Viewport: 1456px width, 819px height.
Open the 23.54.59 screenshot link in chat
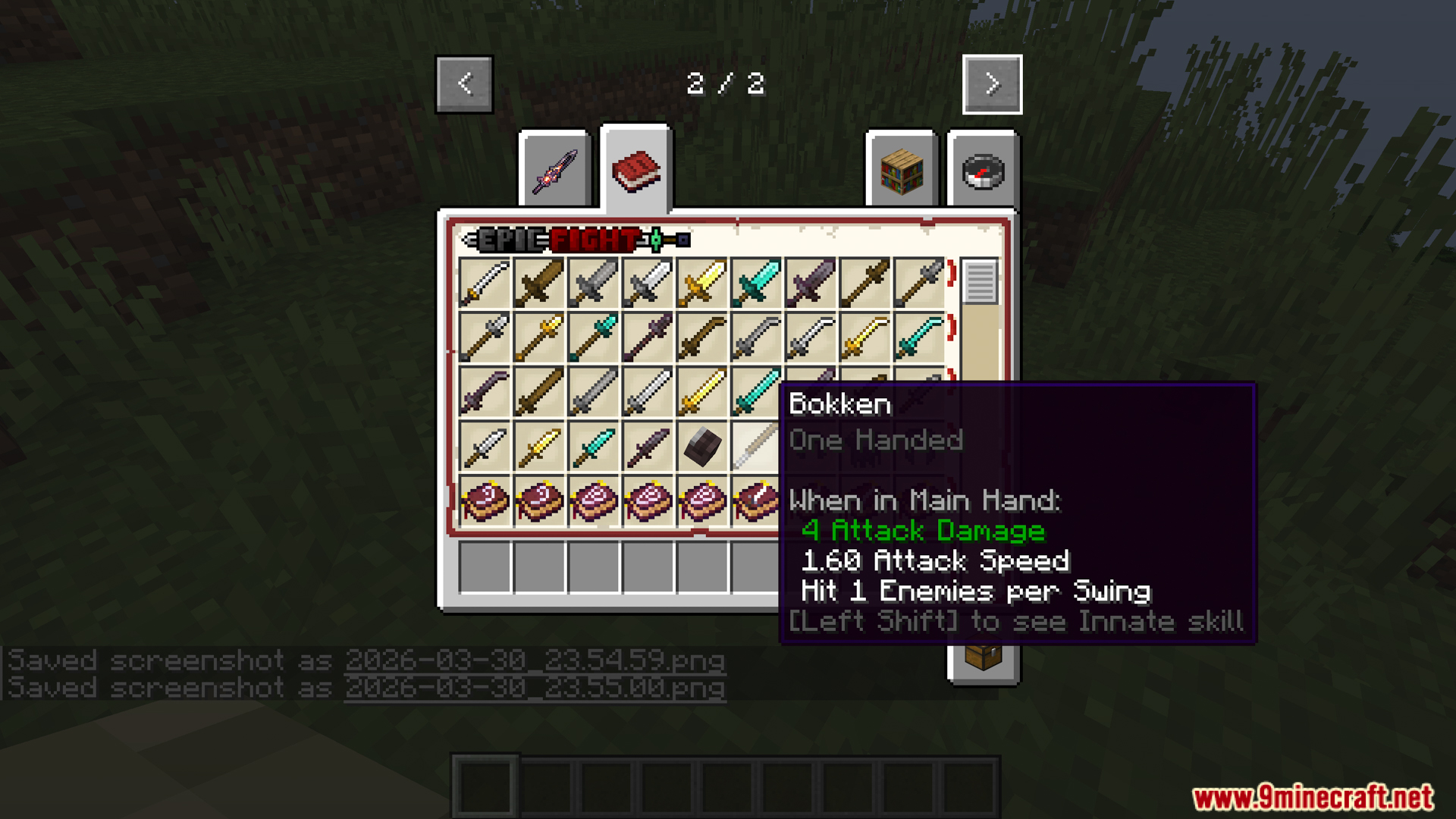click(535, 661)
